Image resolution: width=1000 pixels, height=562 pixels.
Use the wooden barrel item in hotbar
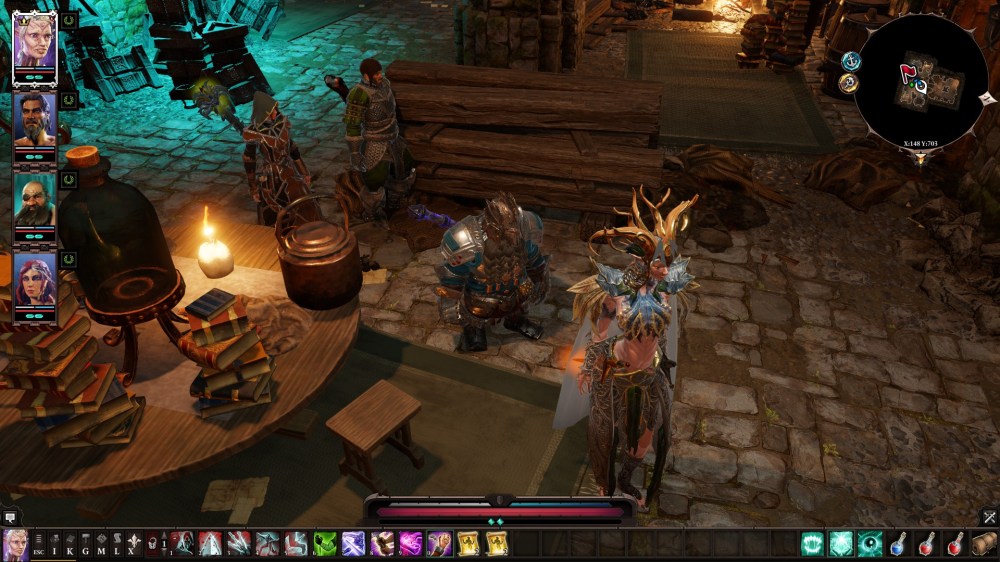pyautogui.click(x=985, y=544)
